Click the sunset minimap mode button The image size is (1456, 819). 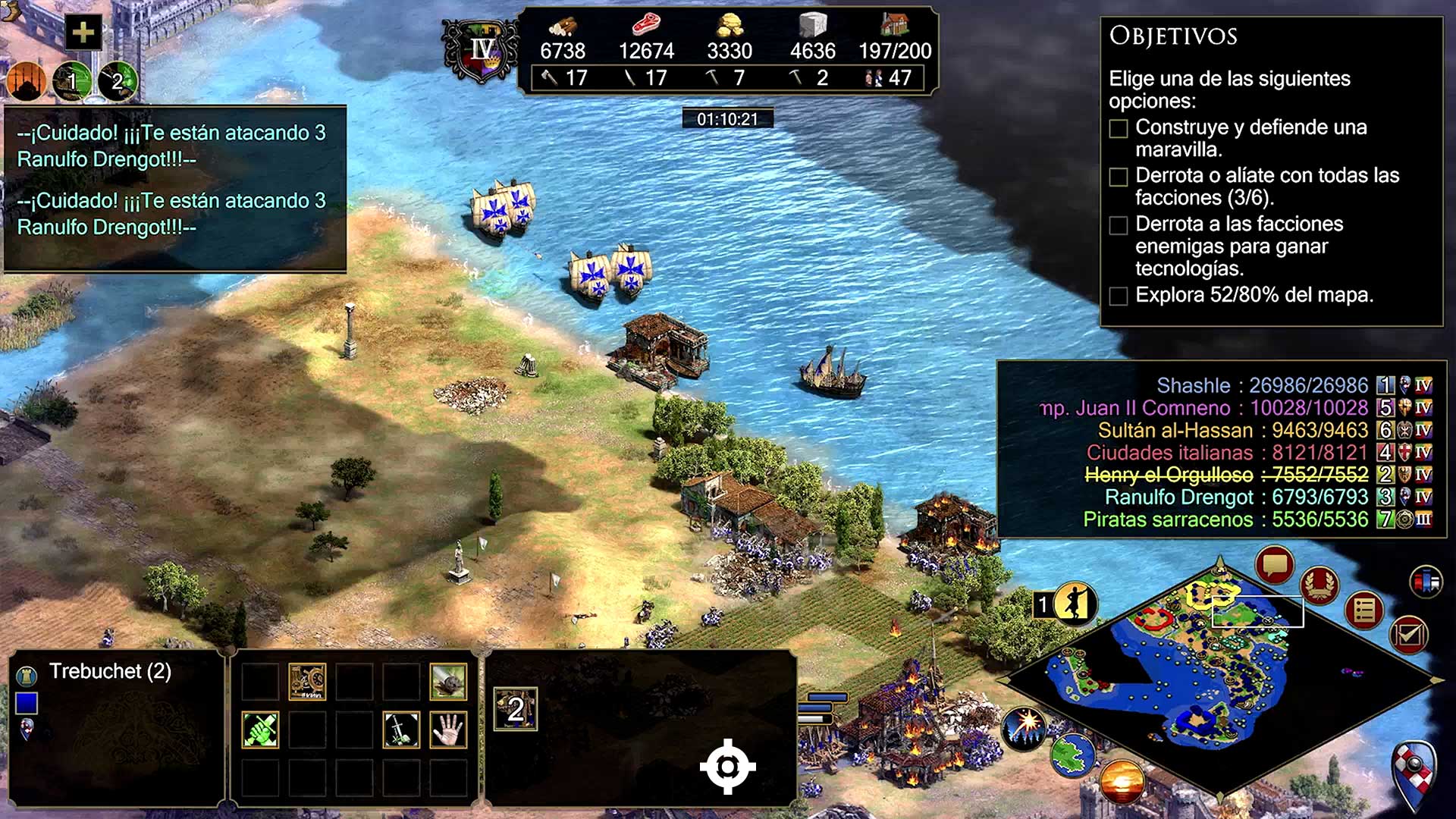1122,781
